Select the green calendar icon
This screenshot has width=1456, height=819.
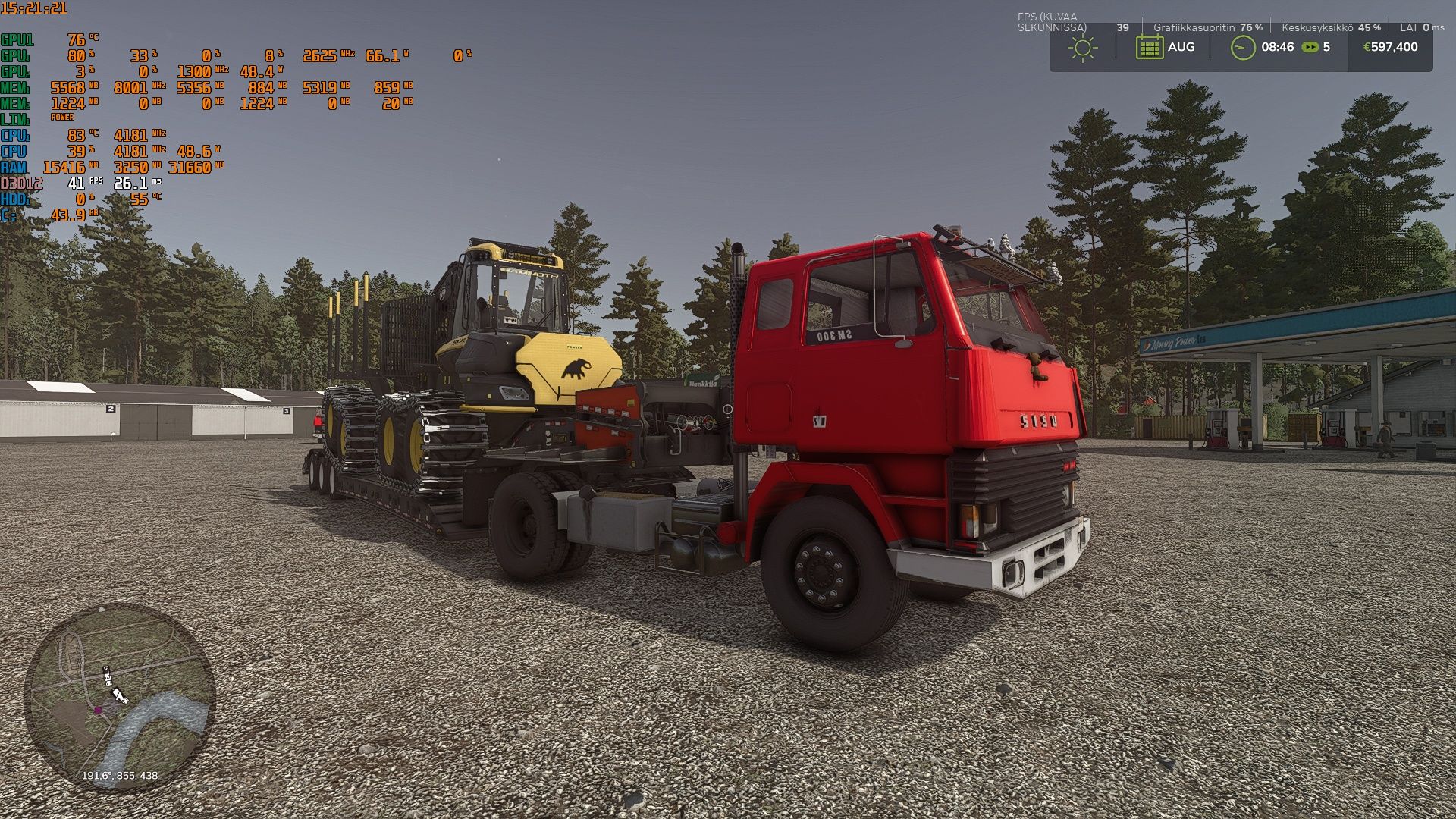pyautogui.click(x=1149, y=48)
